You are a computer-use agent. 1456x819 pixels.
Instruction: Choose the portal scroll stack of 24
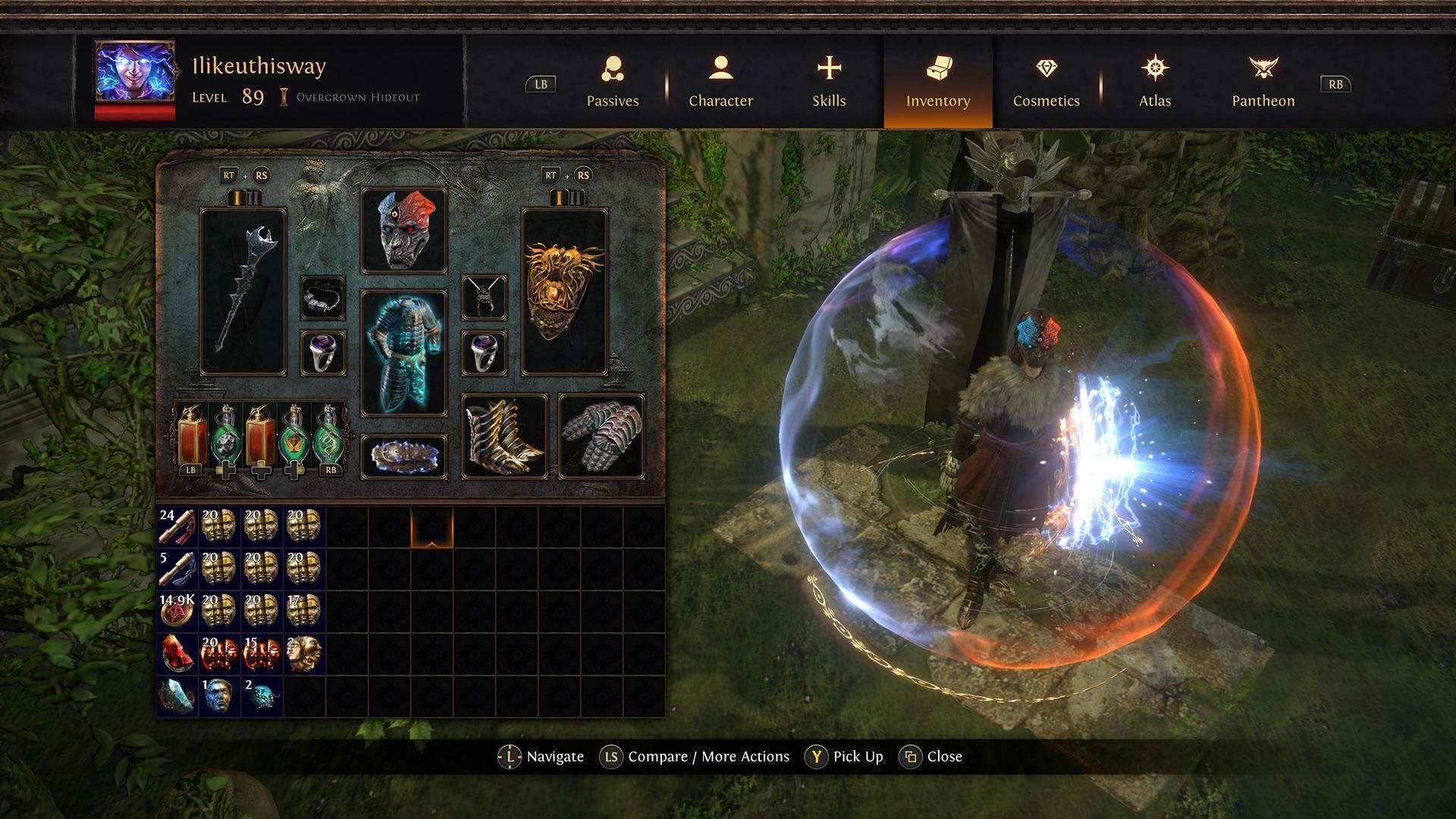pos(177,527)
